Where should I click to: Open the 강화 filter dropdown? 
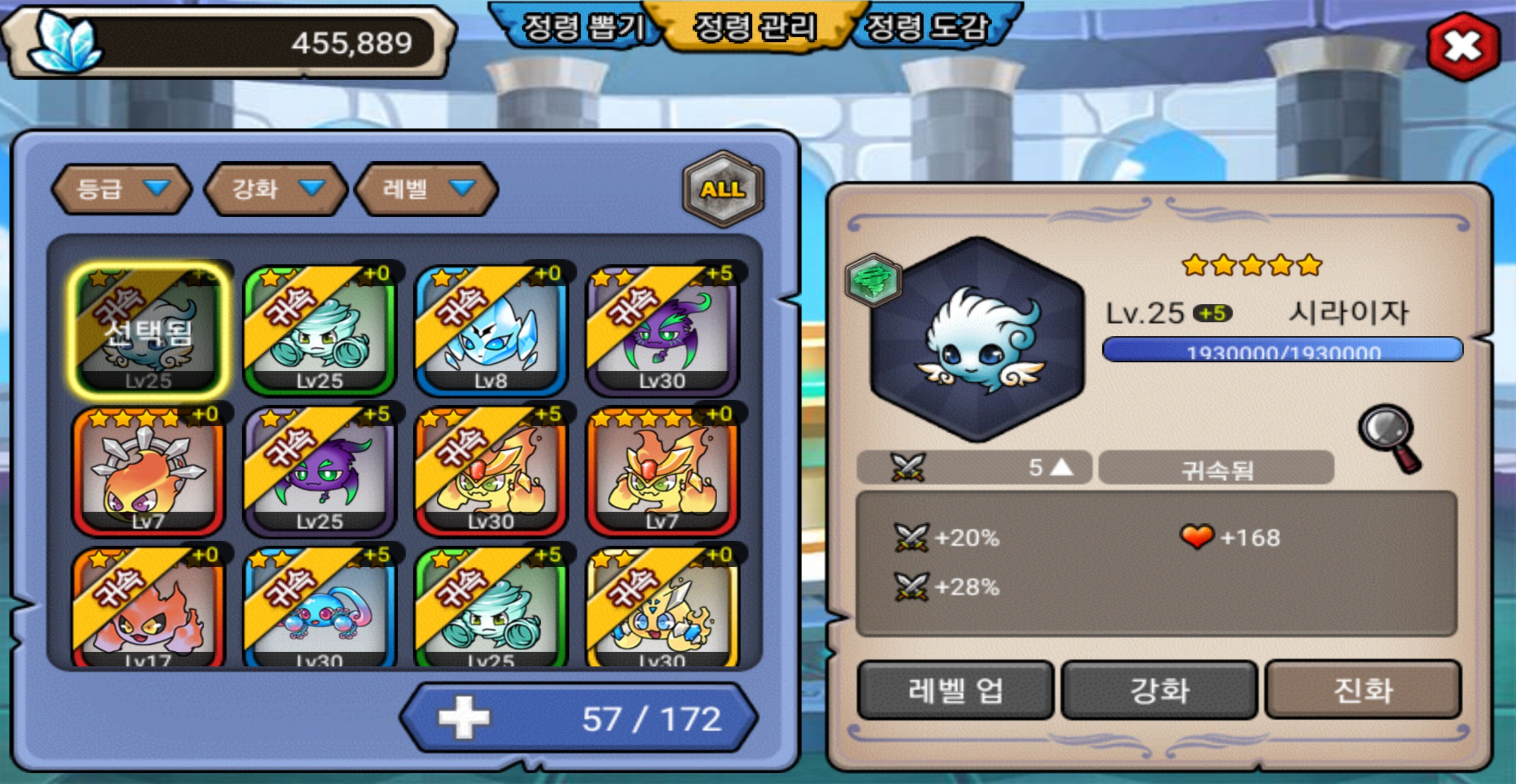pyautogui.click(x=276, y=189)
